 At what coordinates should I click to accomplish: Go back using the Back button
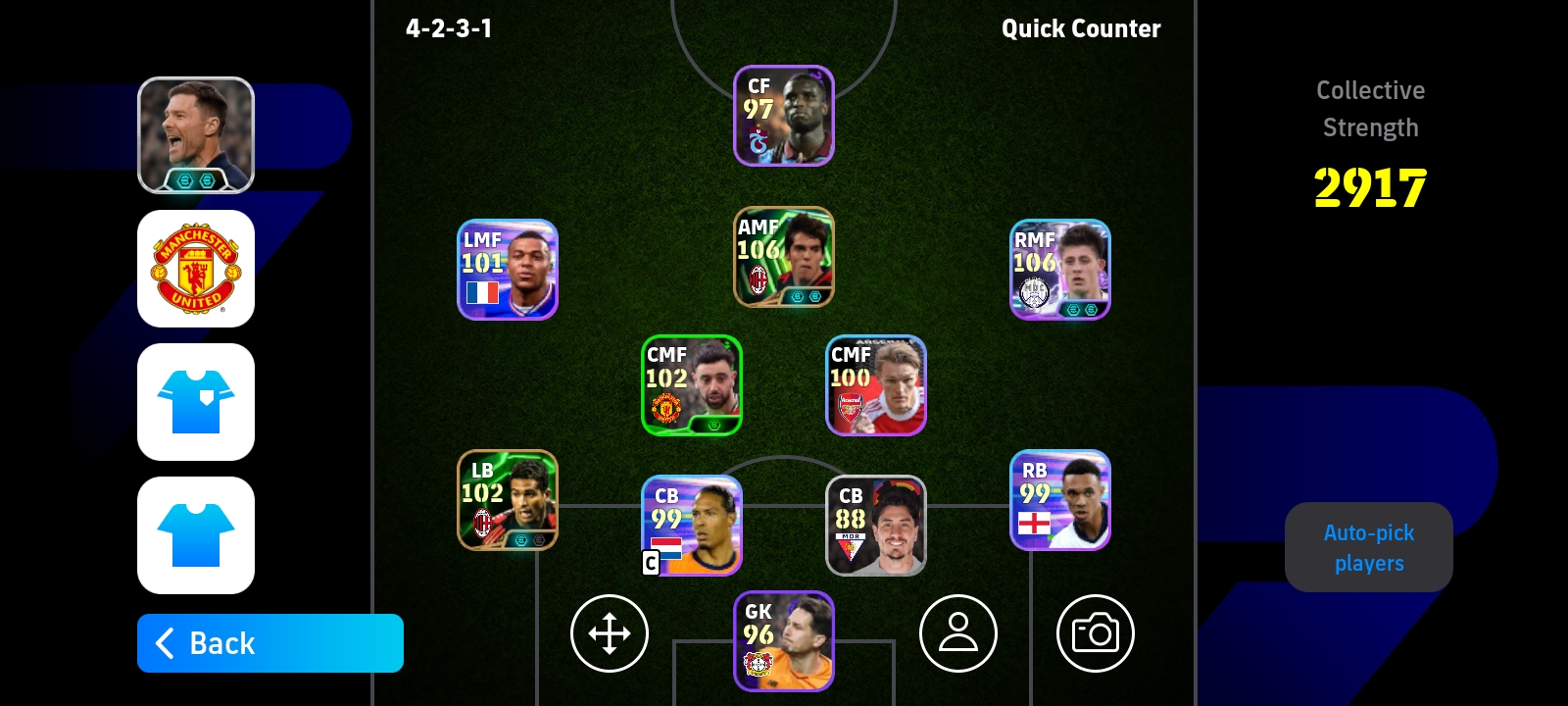point(269,643)
